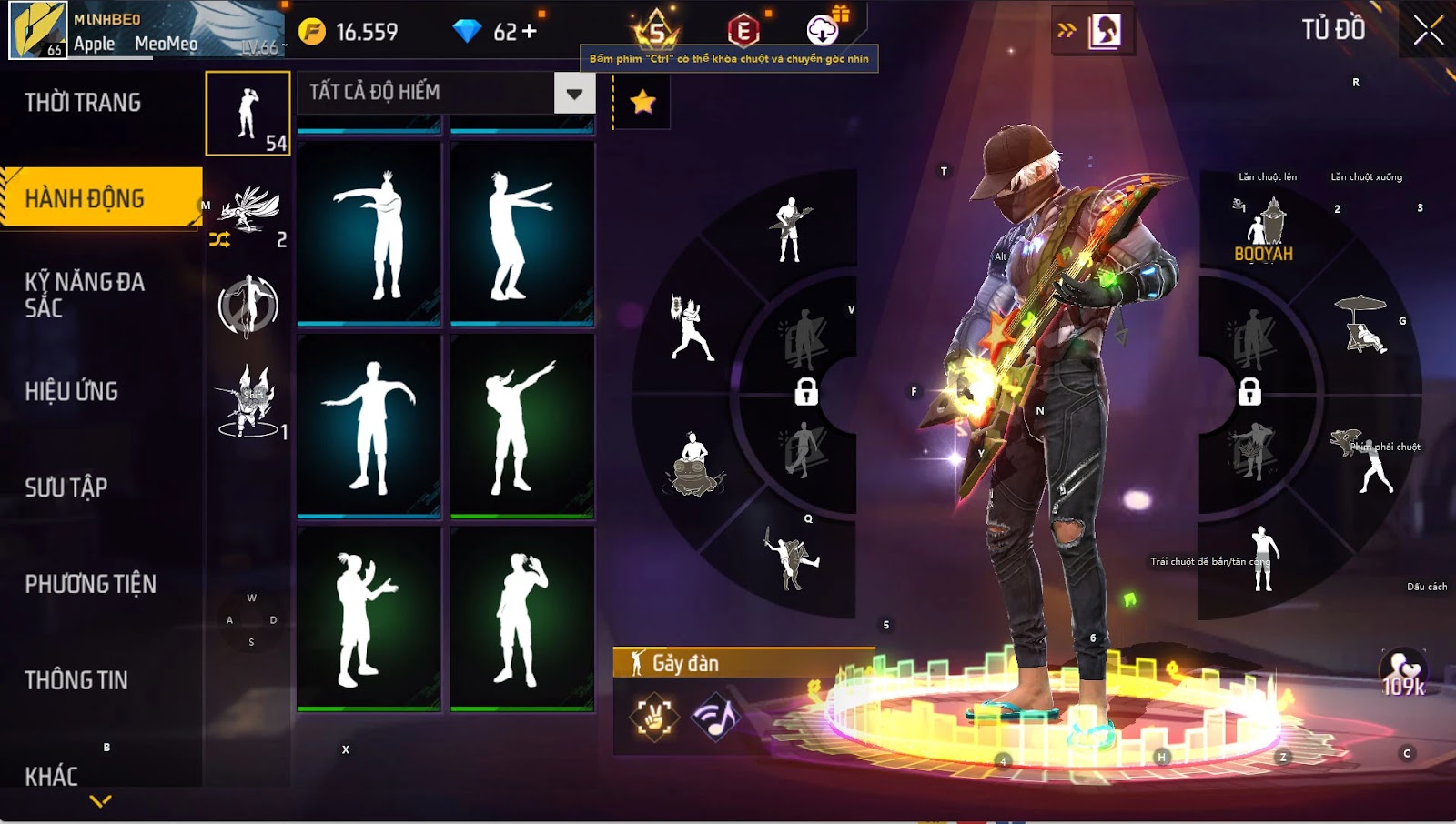Close the Tủ Đồ wardrobe screen
Image resolution: width=1456 pixels, height=824 pixels.
coord(1428,30)
